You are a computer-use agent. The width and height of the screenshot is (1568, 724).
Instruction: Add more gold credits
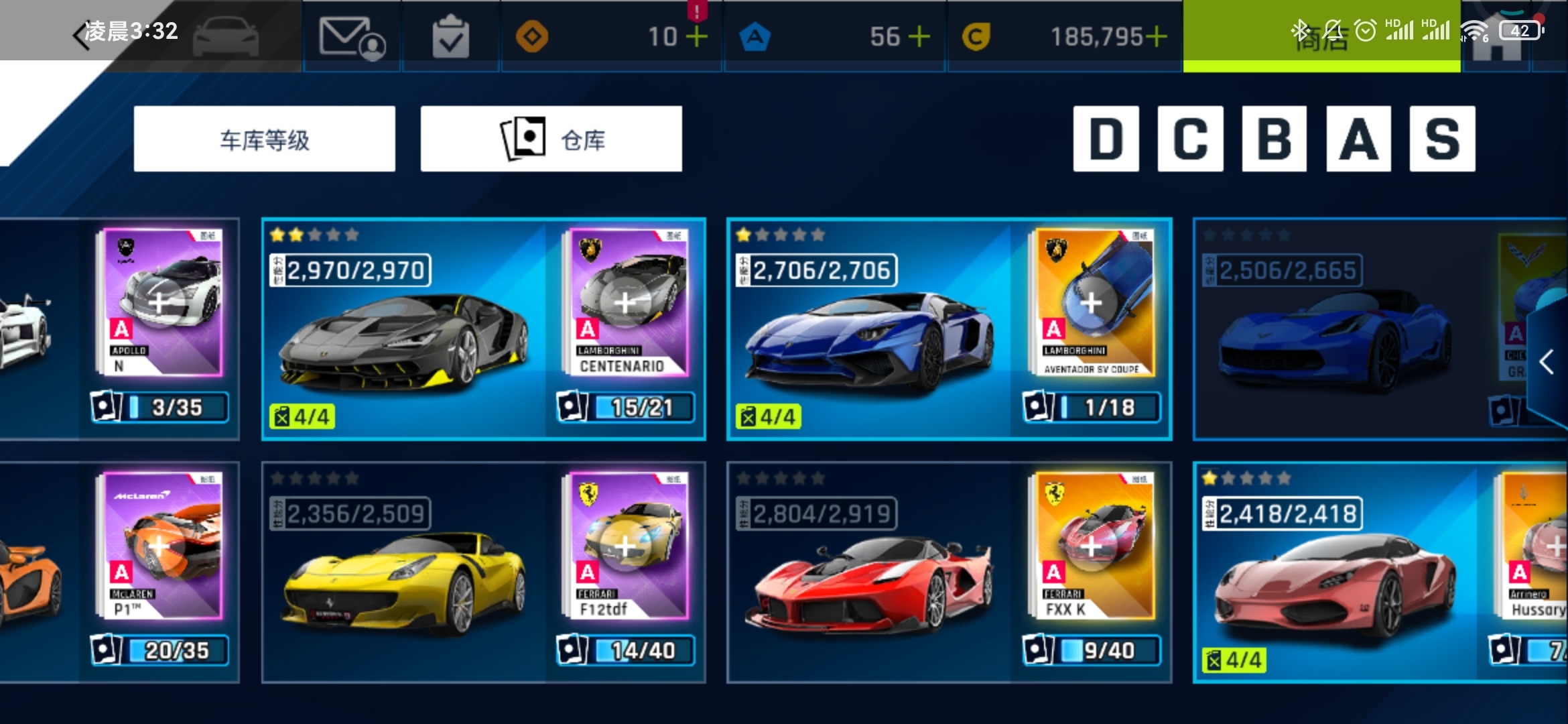coord(1156,37)
